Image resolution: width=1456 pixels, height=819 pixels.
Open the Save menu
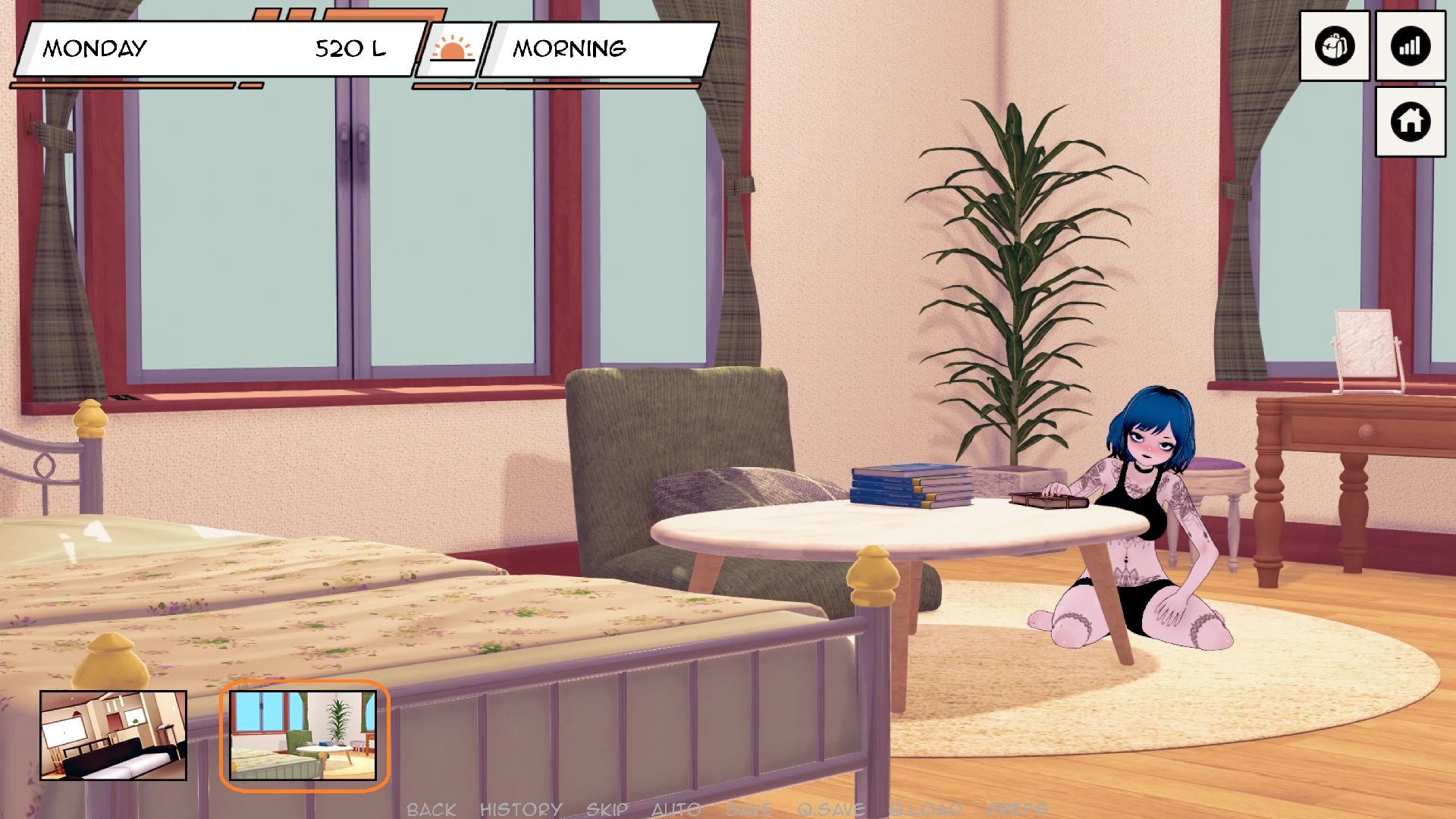748,809
